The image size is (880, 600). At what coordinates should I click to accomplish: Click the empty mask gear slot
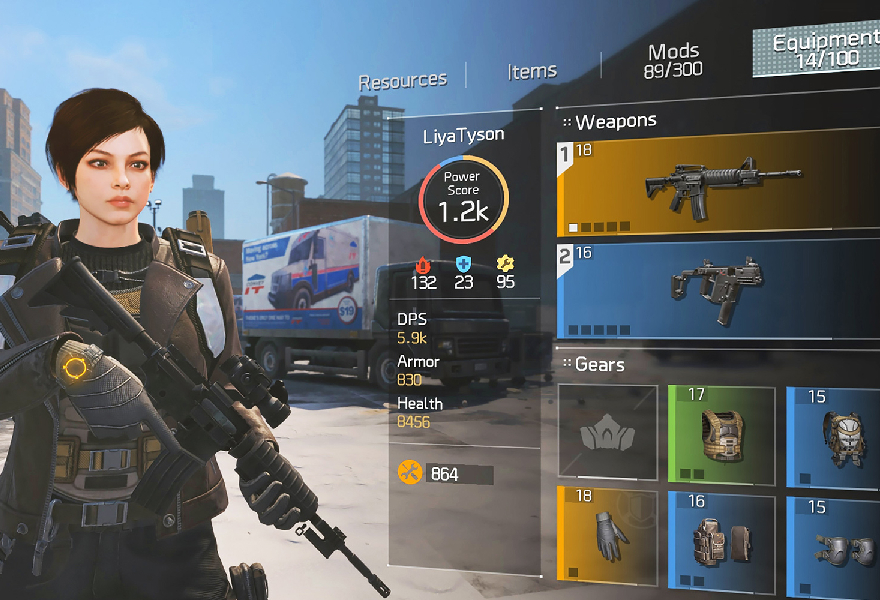pos(608,432)
